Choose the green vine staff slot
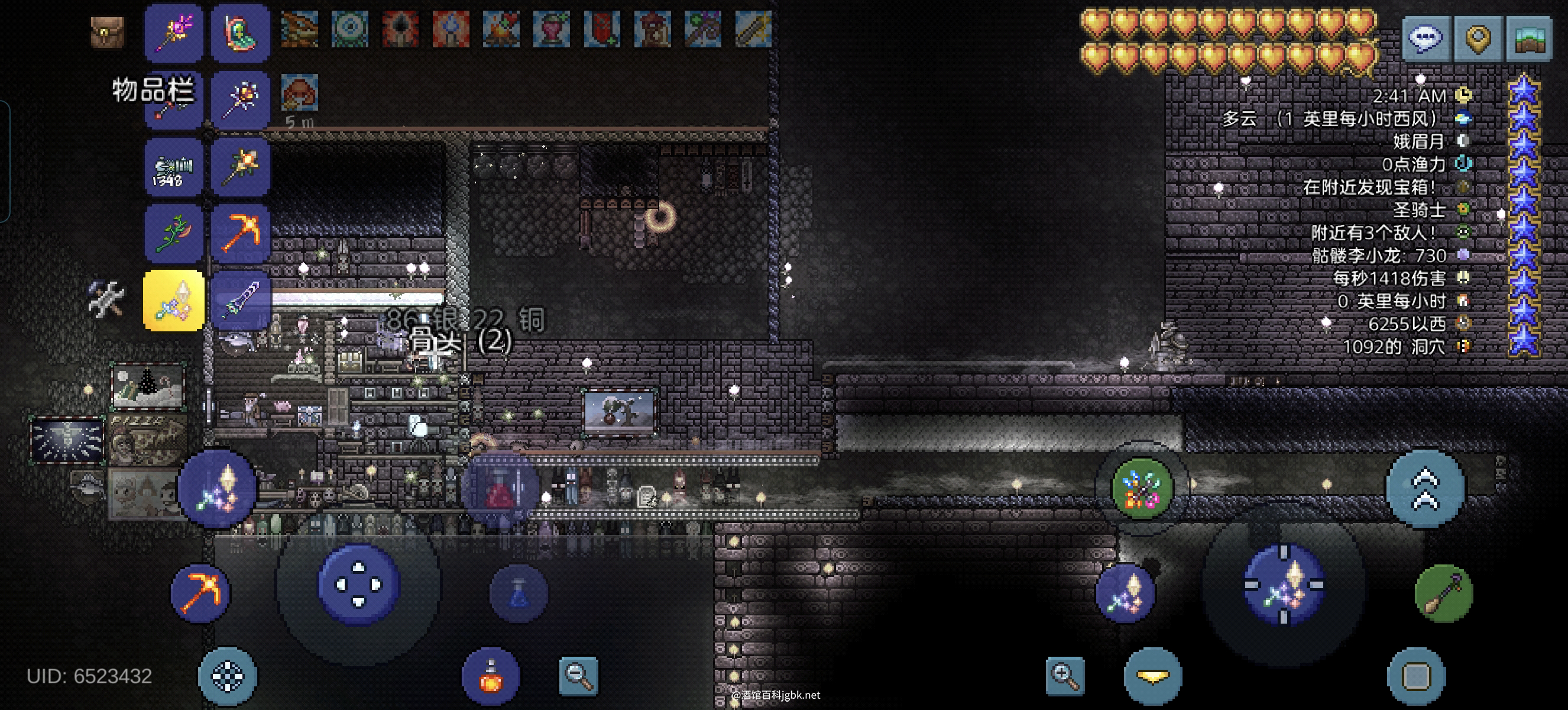Viewport: 1568px width, 710px height. click(173, 233)
